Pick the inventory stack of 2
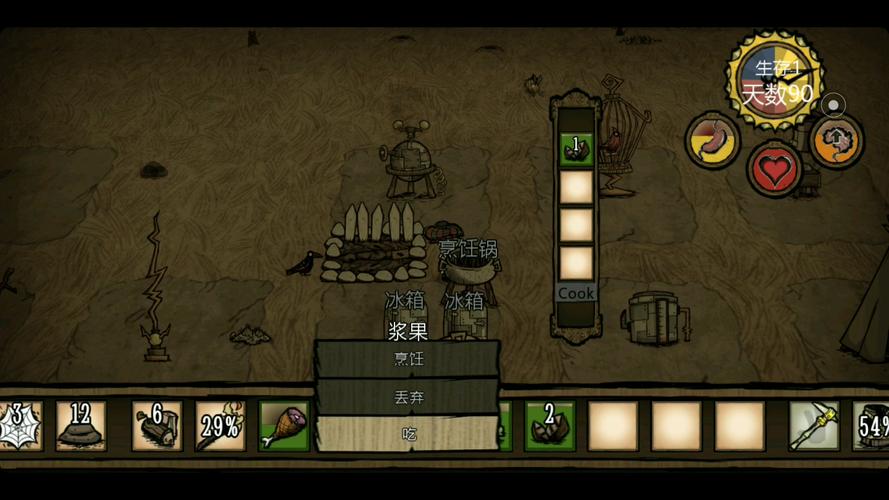The image size is (889, 500). tap(550, 426)
